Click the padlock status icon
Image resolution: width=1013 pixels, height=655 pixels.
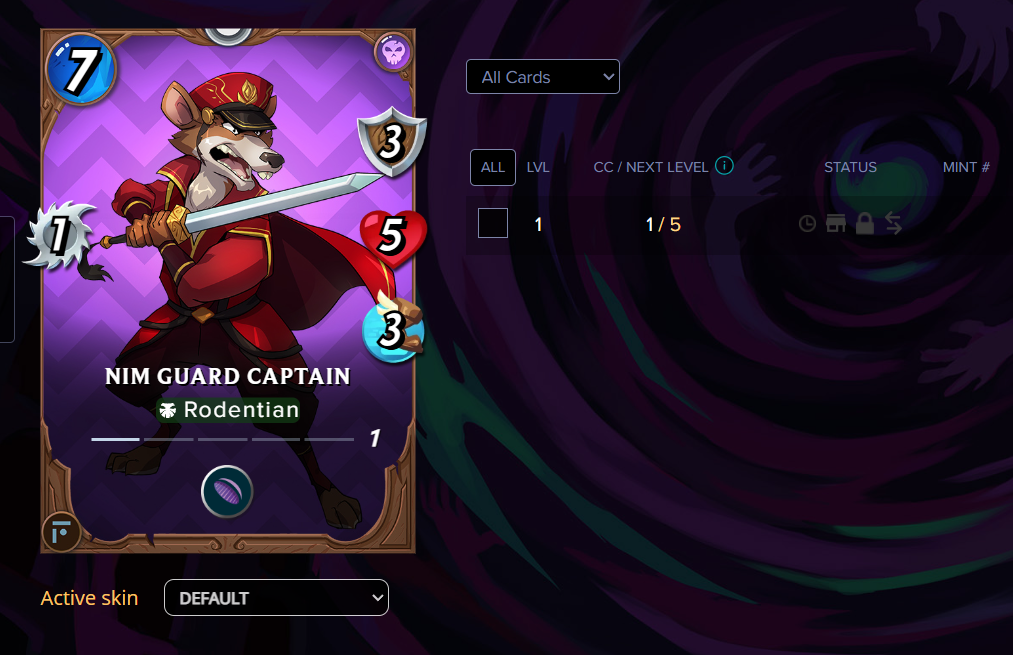865,224
